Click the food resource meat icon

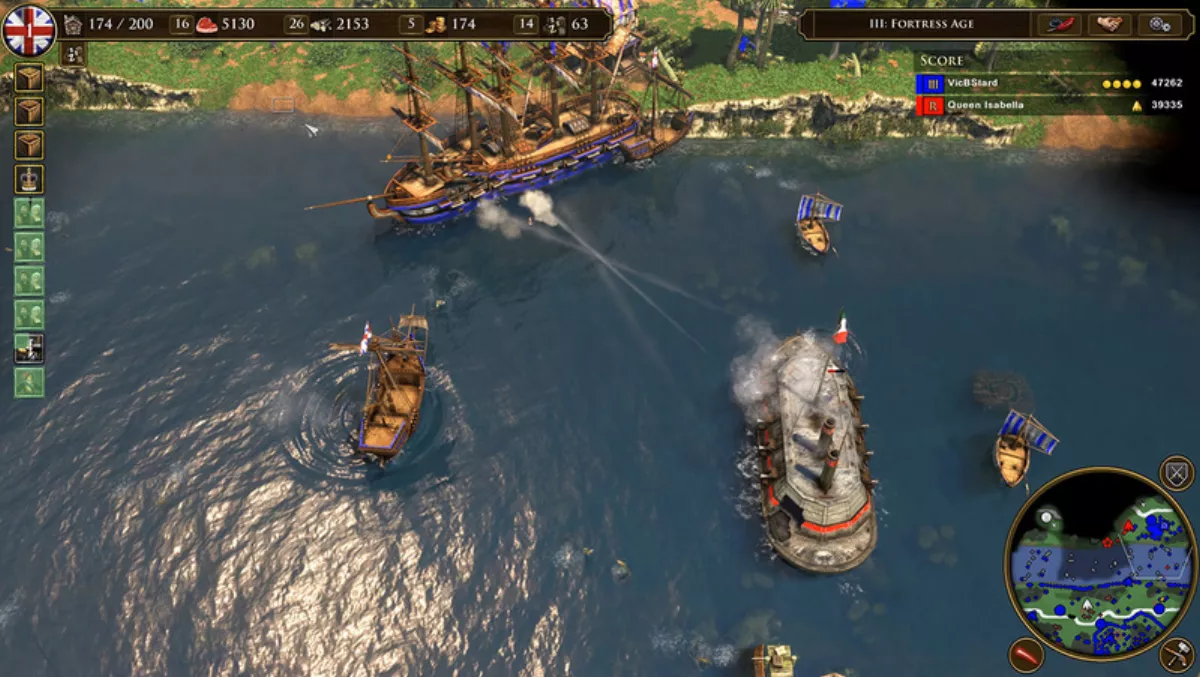tap(207, 24)
